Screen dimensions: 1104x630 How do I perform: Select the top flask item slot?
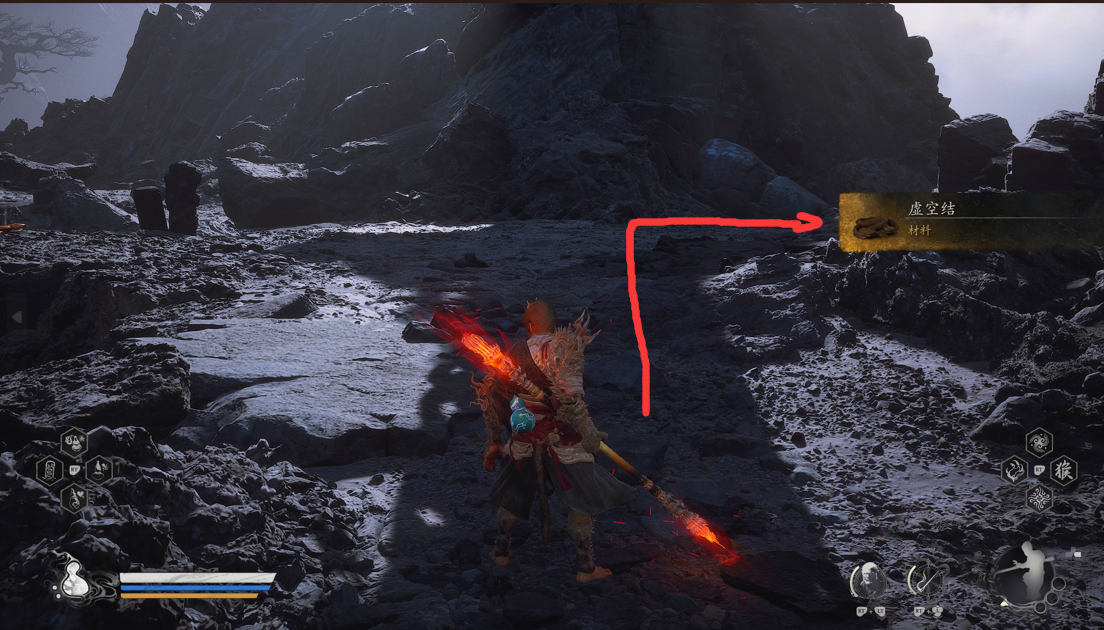[x=74, y=442]
